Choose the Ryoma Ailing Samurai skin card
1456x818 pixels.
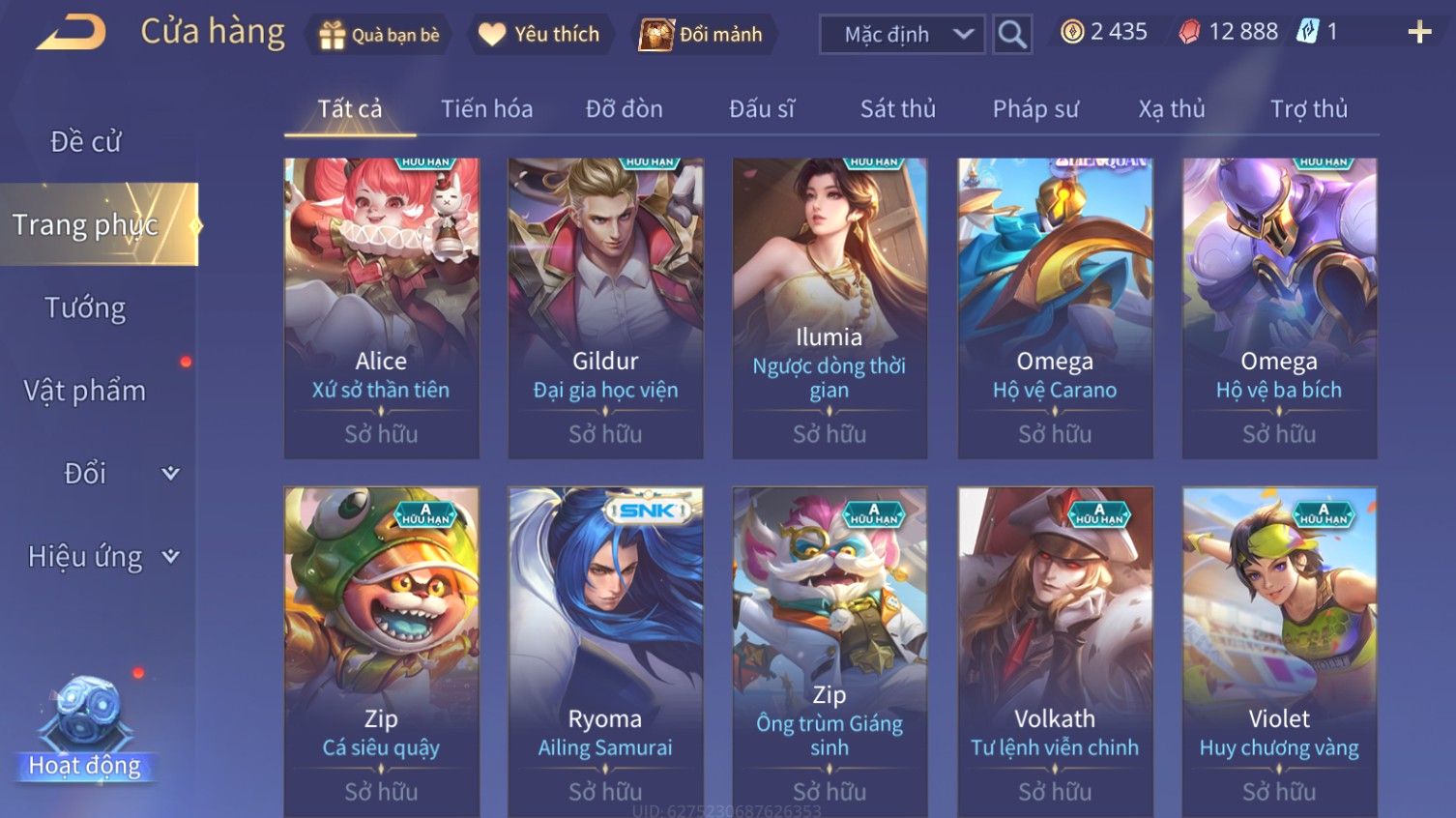pos(605,650)
